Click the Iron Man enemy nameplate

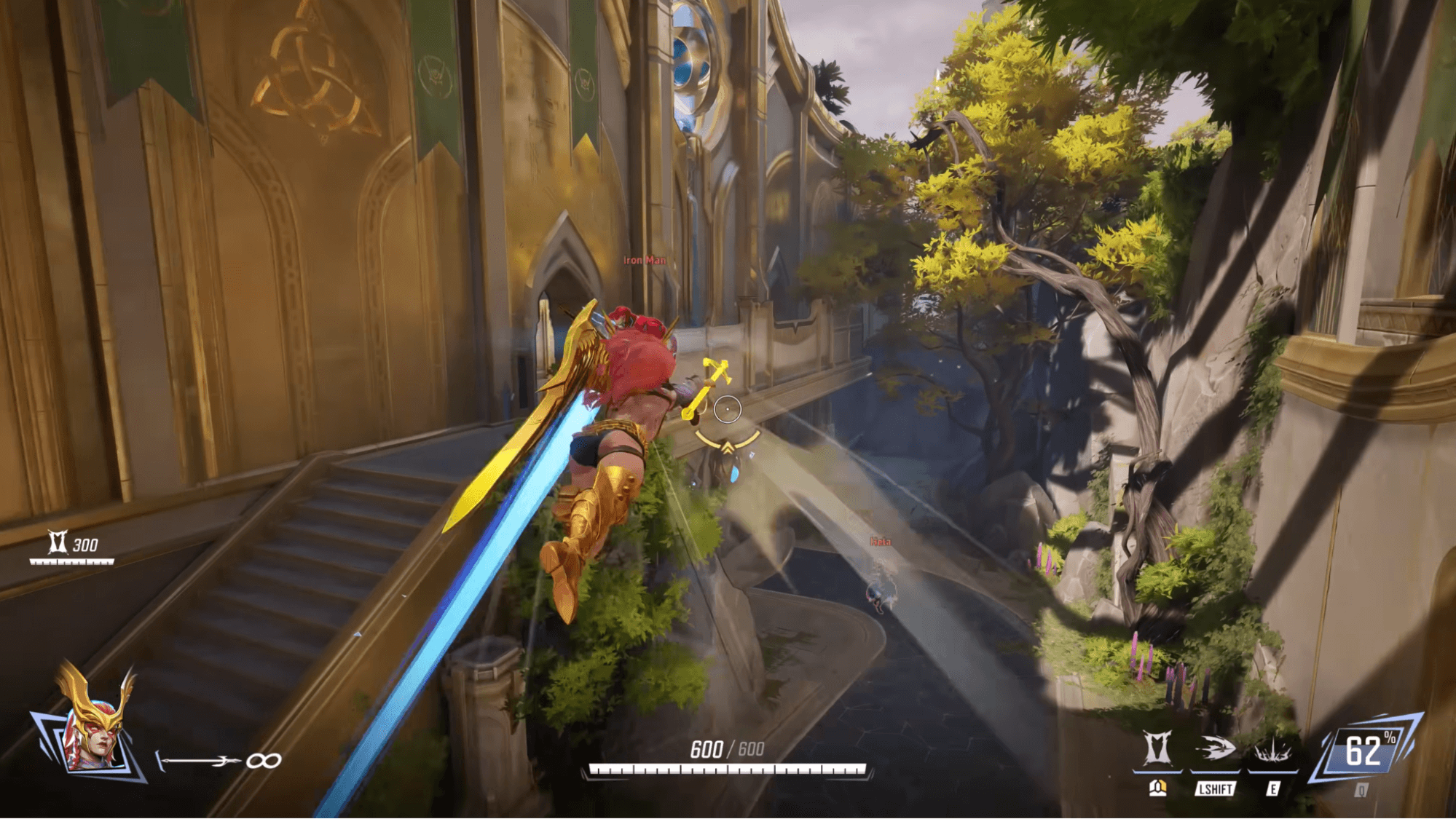point(645,259)
